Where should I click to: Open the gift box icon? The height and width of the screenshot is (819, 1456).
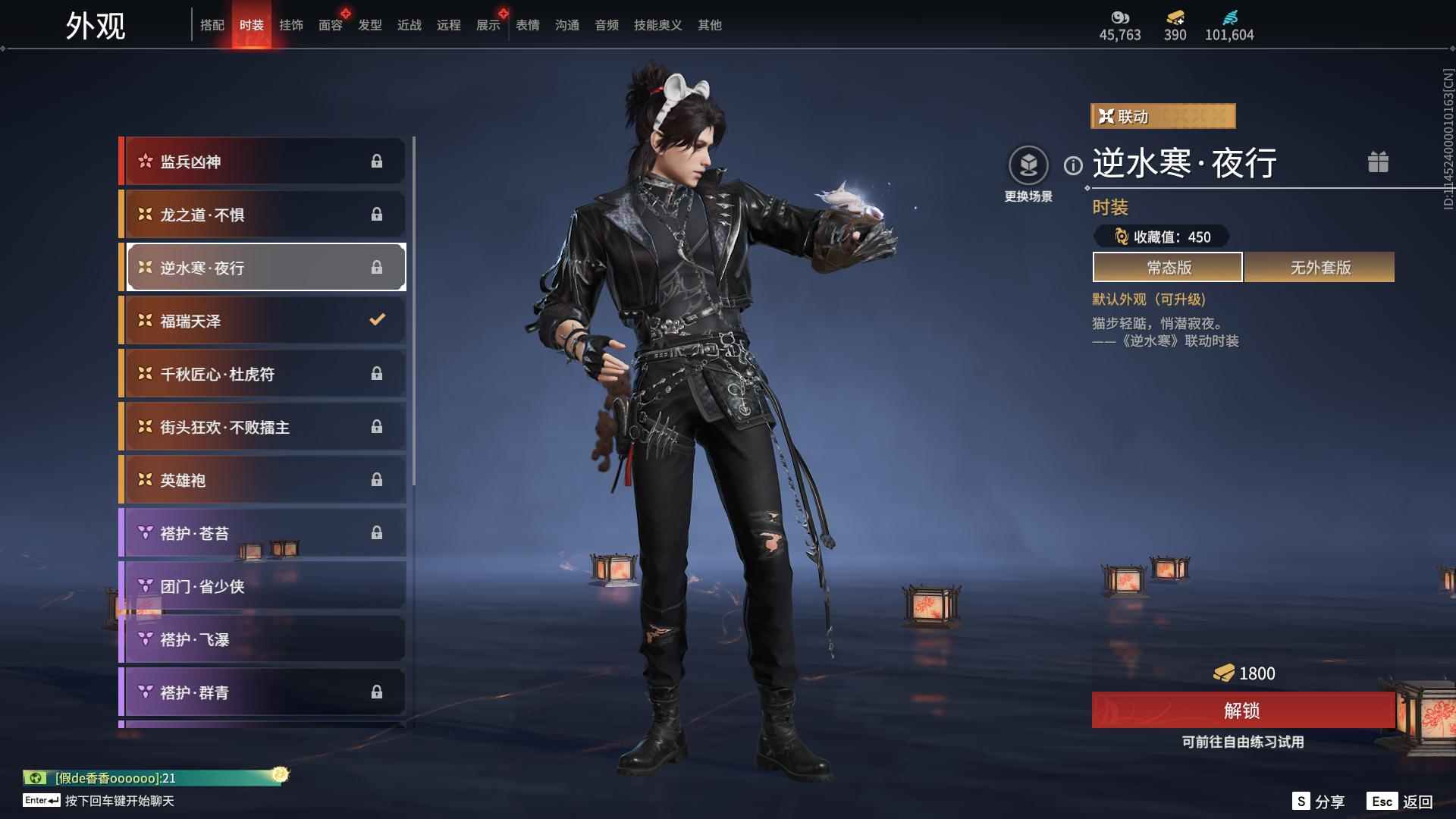(1378, 162)
